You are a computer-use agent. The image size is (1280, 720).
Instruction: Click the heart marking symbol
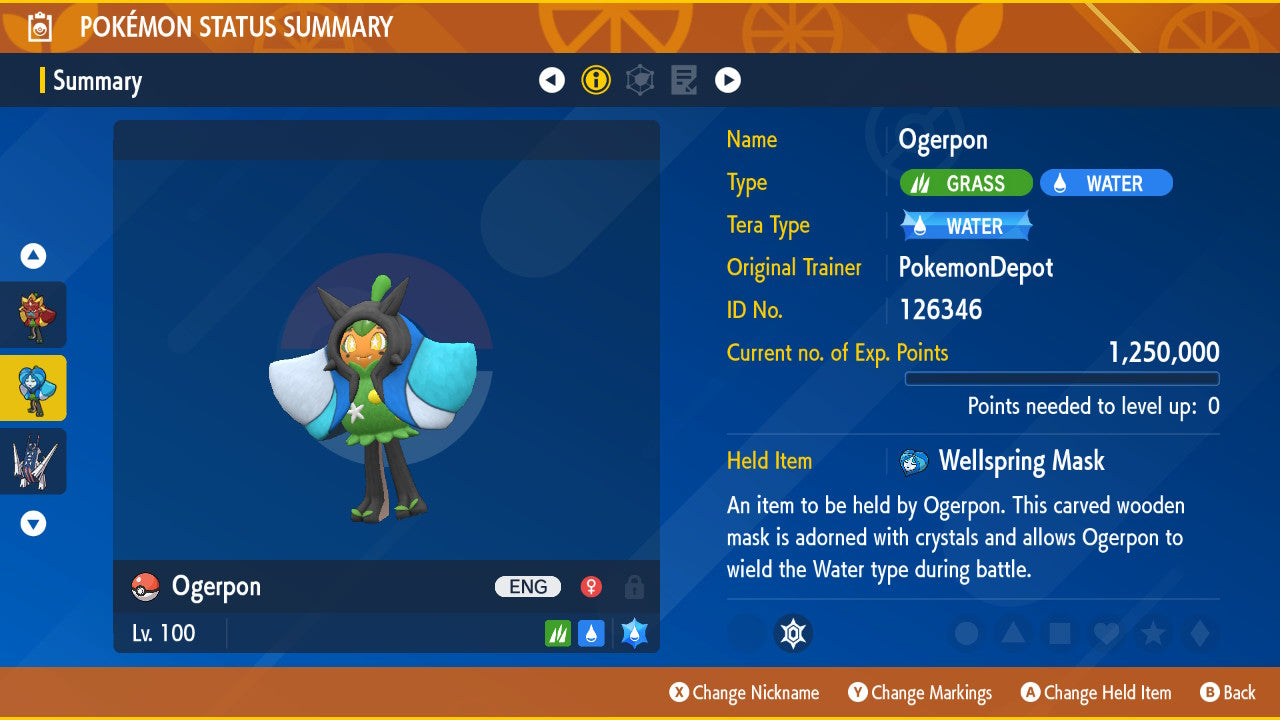[1106, 633]
